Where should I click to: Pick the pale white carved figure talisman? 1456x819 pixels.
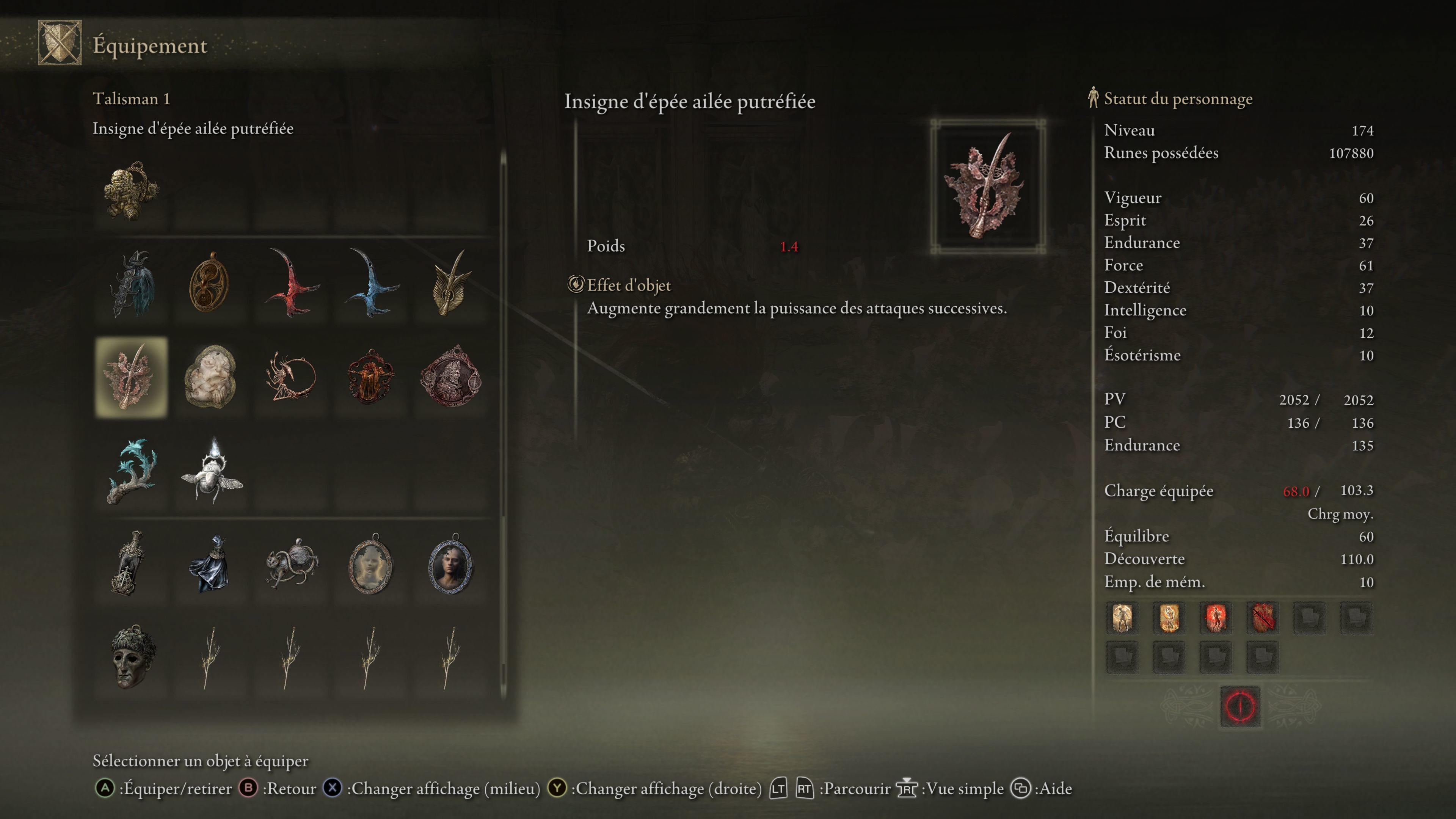[x=210, y=377]
